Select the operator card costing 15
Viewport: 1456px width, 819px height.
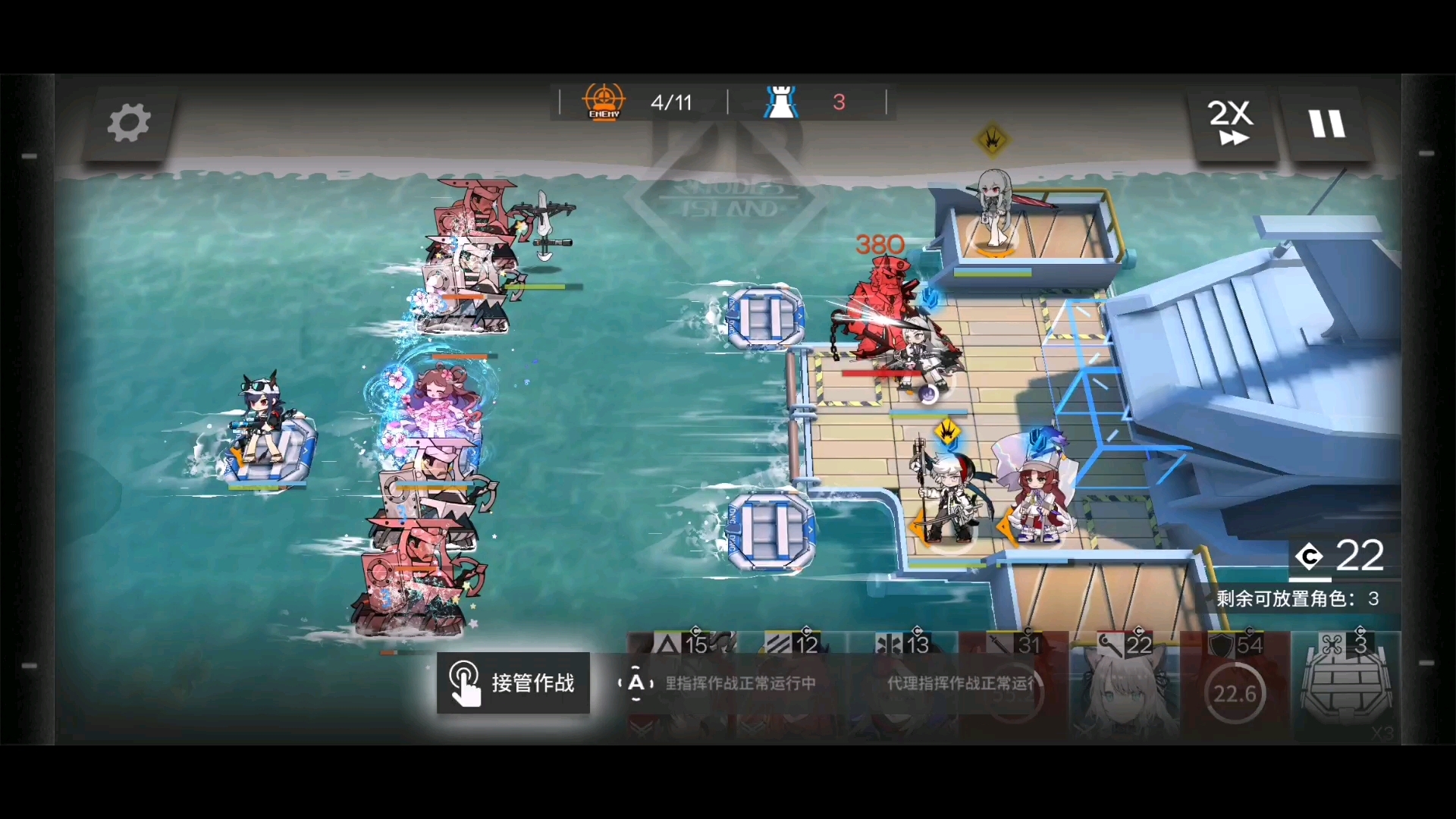click(x=680, y=686)
